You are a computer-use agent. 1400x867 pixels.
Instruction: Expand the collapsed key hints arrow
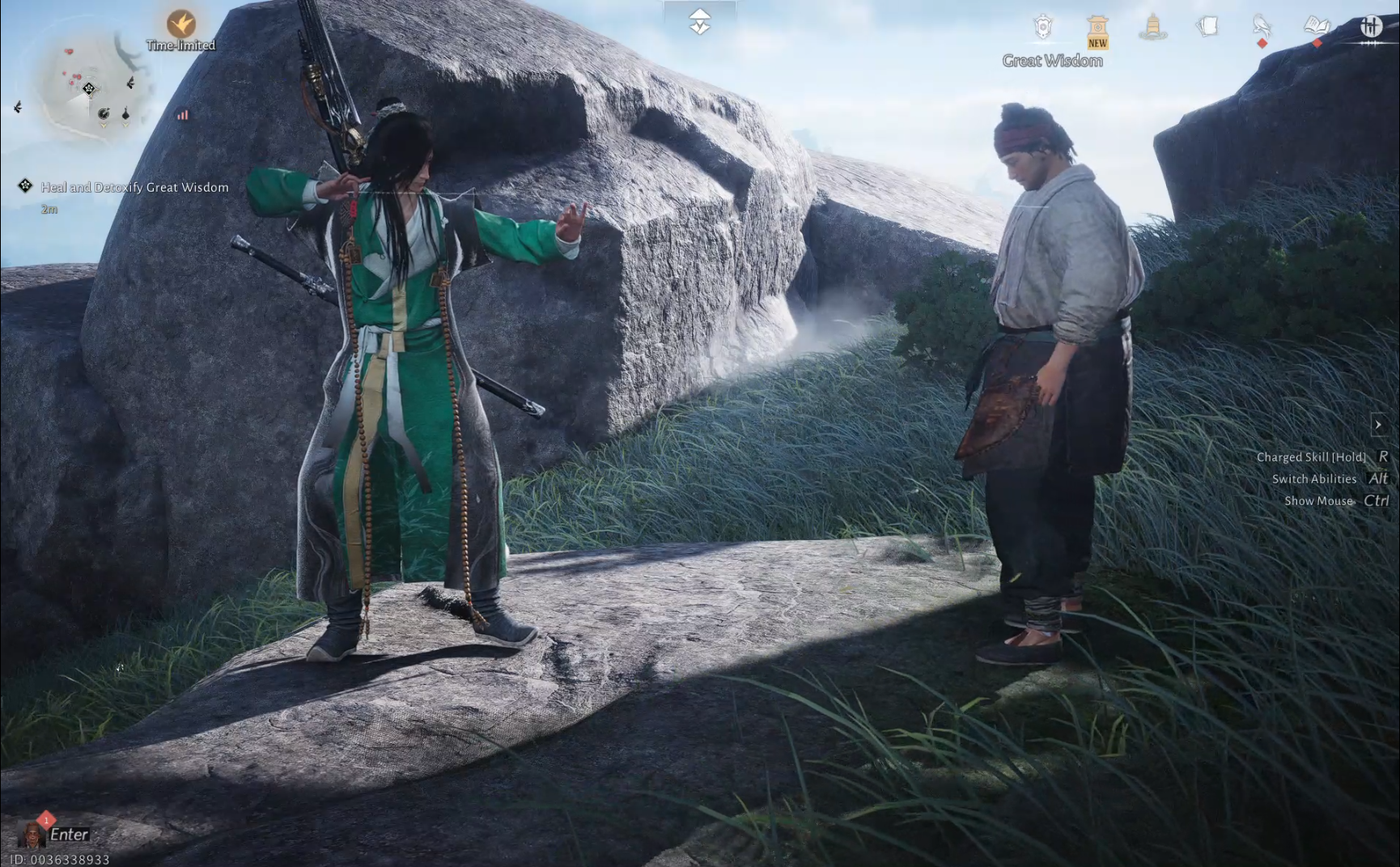click(x=1378, y=424)
